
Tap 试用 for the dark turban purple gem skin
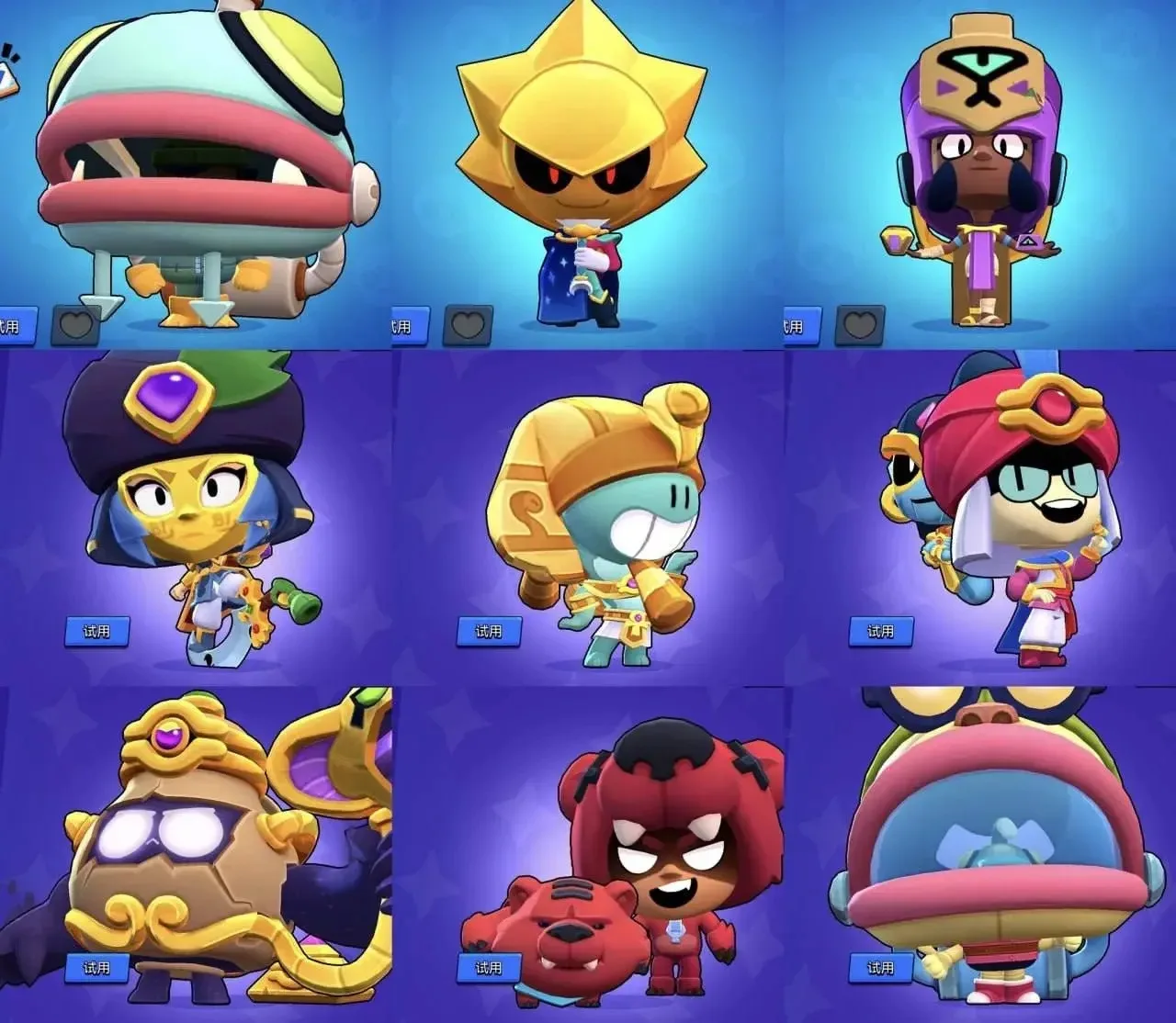coord(96,631)
